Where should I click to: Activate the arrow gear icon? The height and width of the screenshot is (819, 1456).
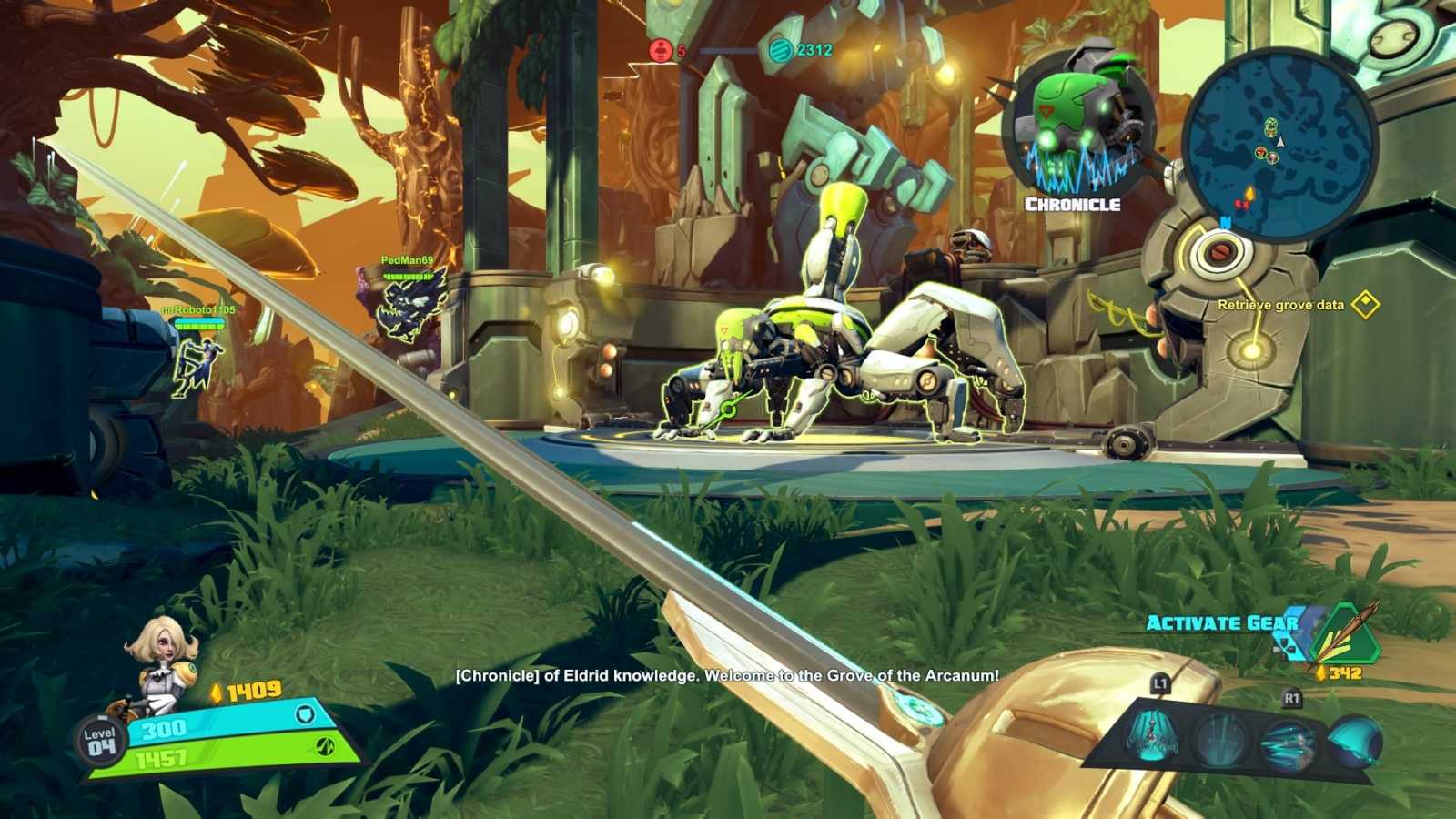(x=1345, y=635)
